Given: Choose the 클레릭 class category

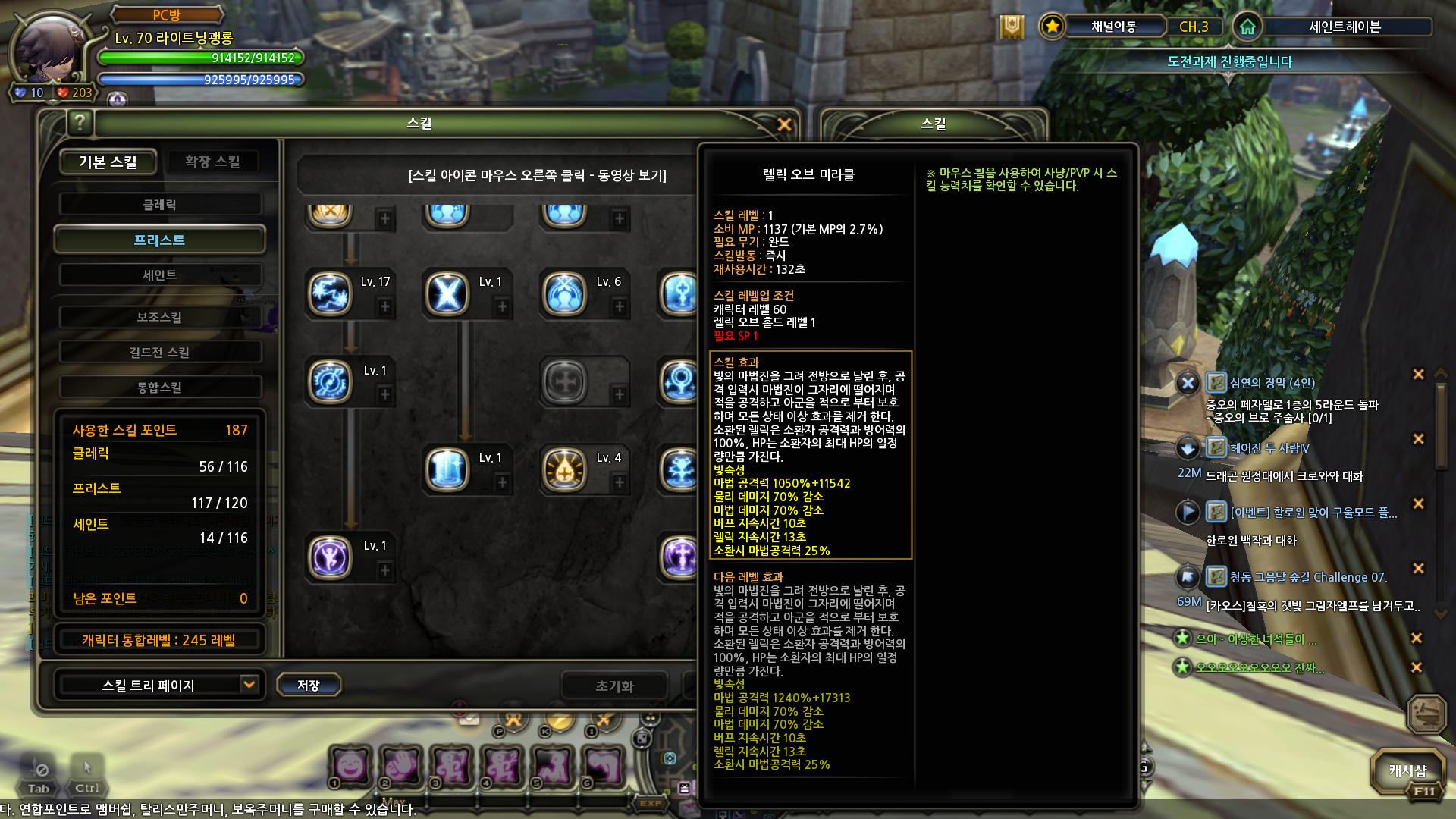Looking at the screenshot, I should [x=159, y=205].
